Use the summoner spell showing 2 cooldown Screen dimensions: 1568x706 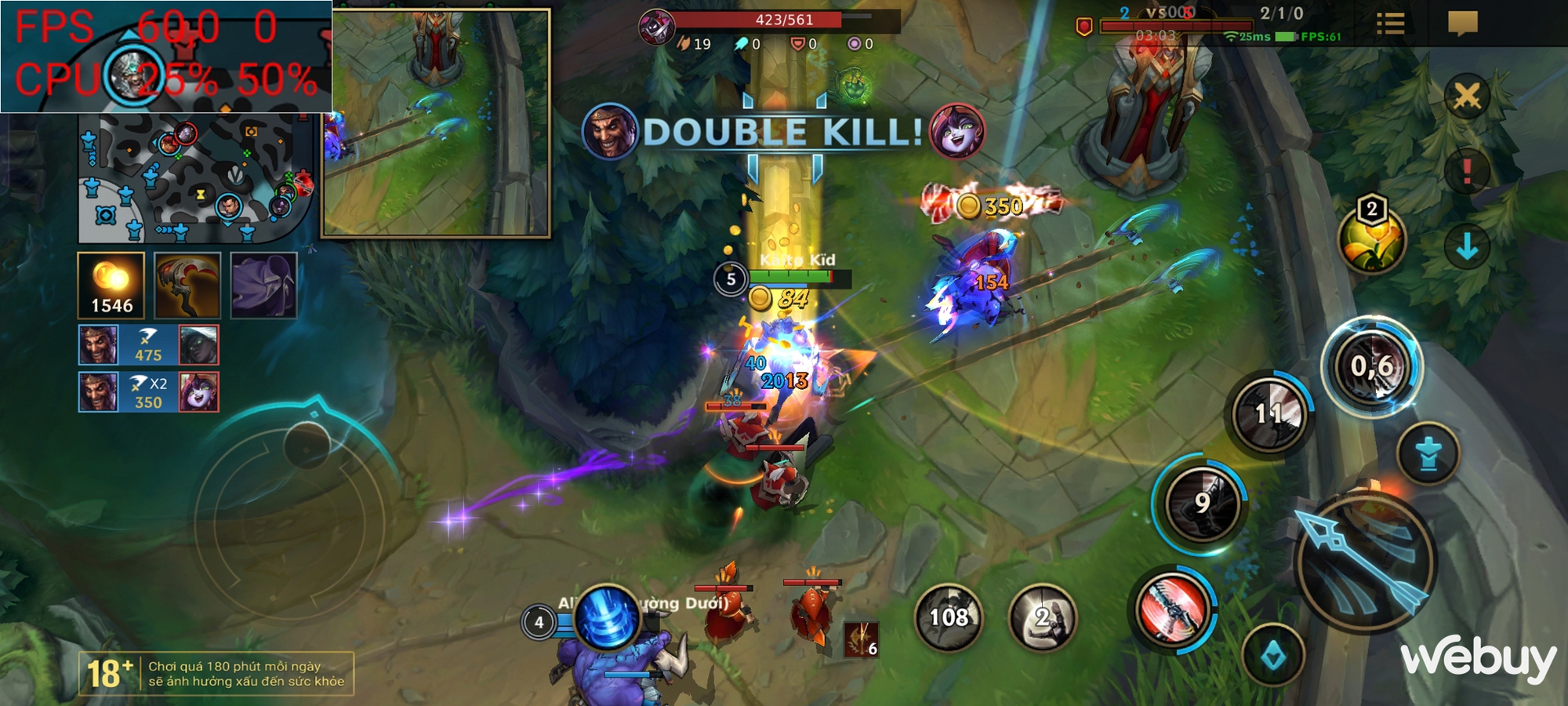point(1042,617)
